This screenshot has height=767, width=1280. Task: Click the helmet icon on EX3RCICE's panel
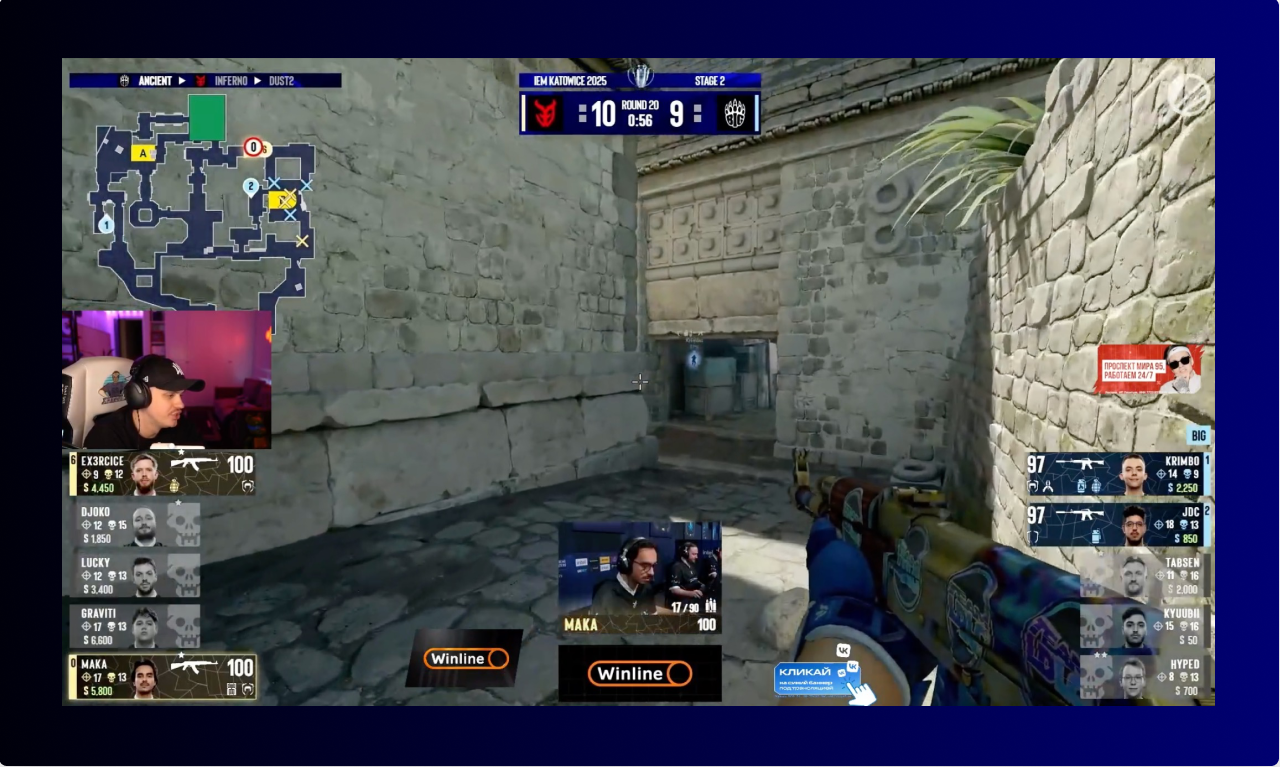[x=248, y=483]
